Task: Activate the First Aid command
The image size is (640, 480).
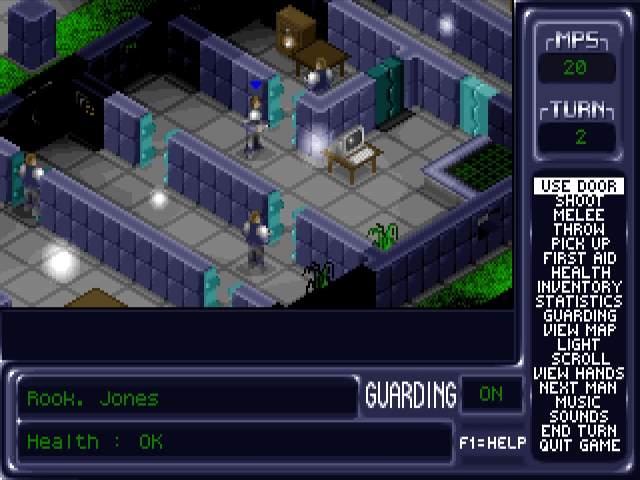Action: point(579,258)
